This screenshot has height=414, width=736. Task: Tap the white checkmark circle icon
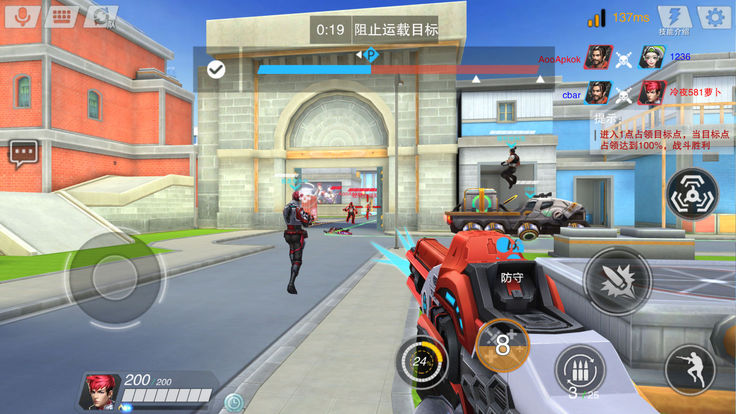(x=215, y=69)
